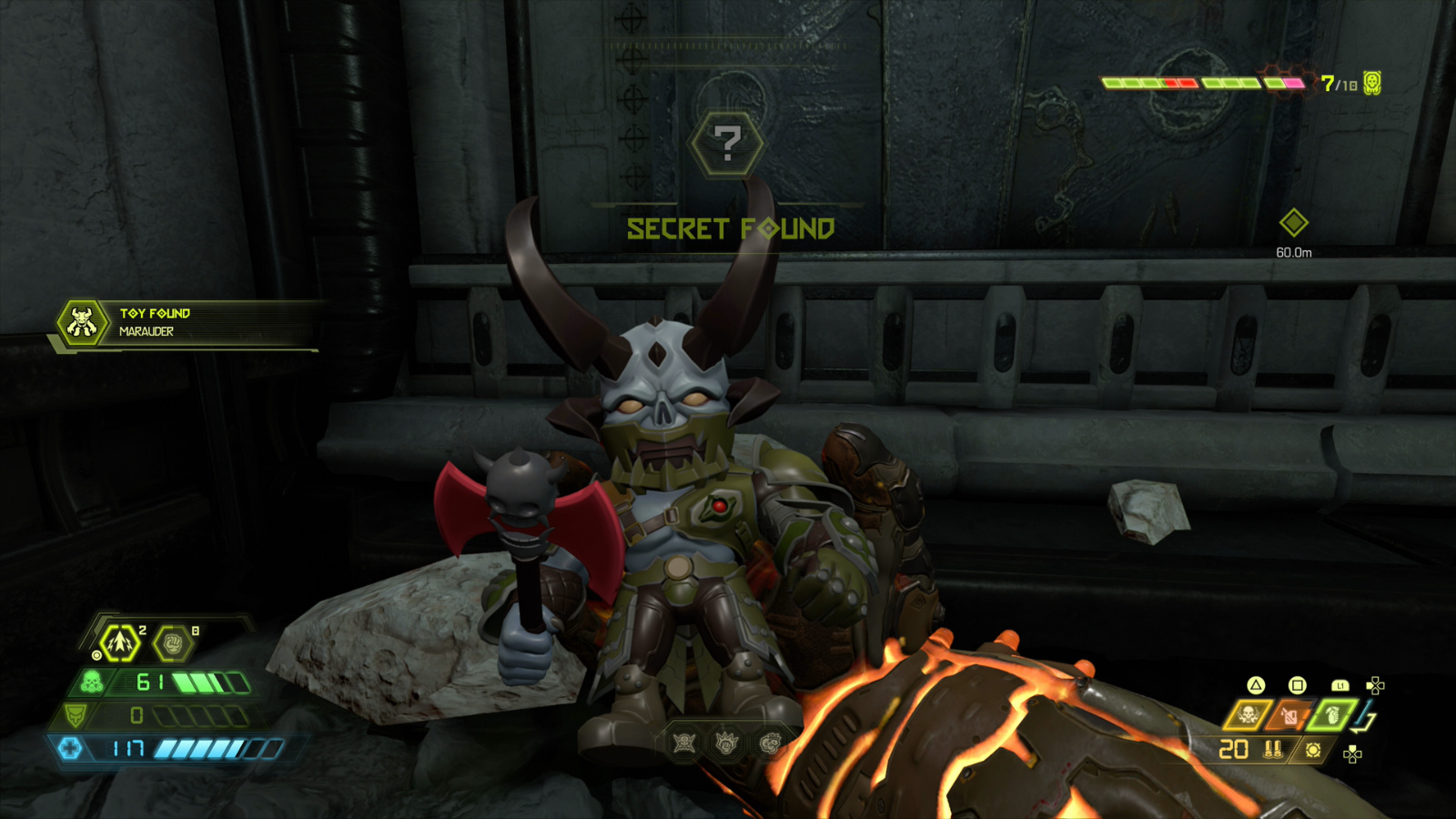Select the green frag grenade icon
Image resolution: width=1456 pixels, height=819 pixels.
coord(1333,716)
